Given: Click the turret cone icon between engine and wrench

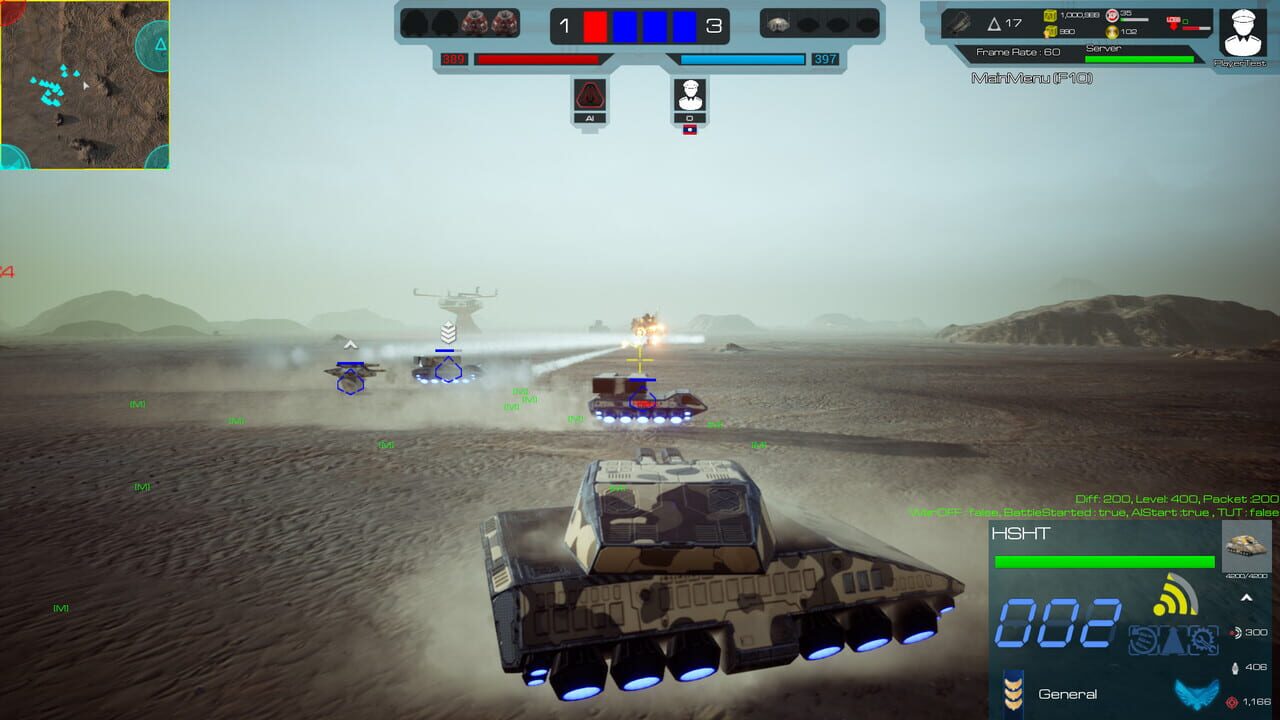Looking at the screenshot, I should 1172,641.
